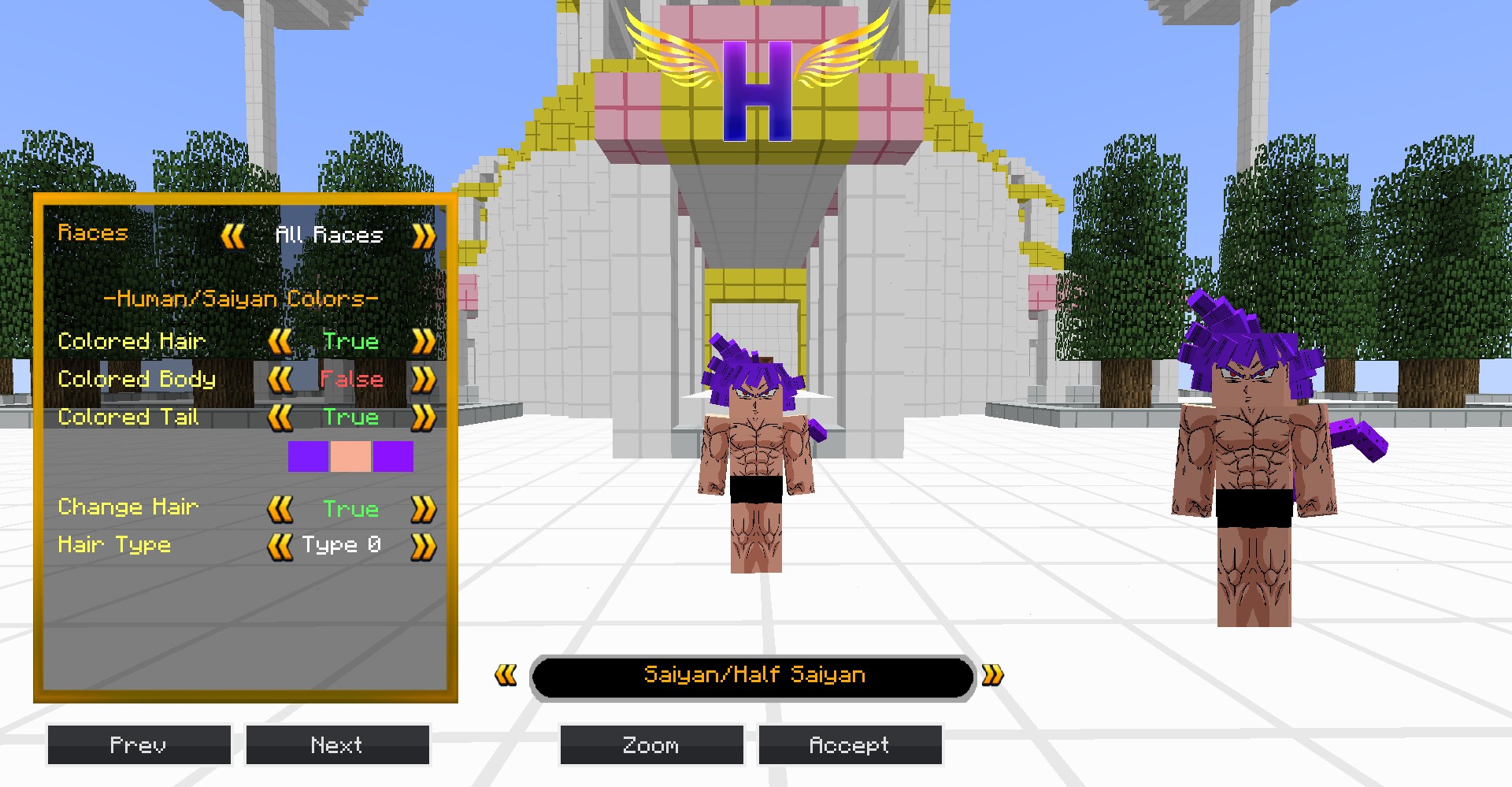Pick the peach skin color swatch
The height and width of the screenshot is (787, 1512).
350,456
